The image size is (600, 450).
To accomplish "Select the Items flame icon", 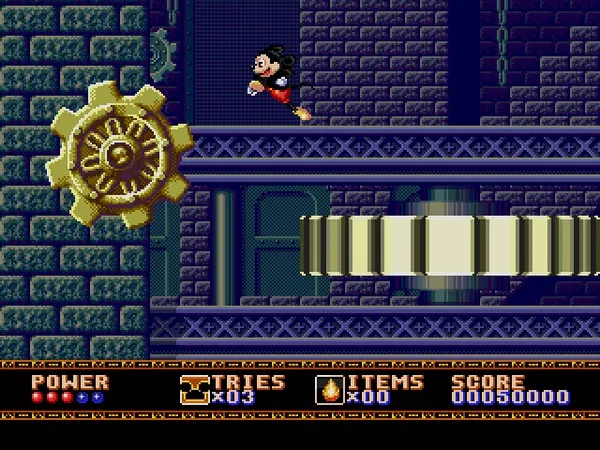I will (327, 389).
